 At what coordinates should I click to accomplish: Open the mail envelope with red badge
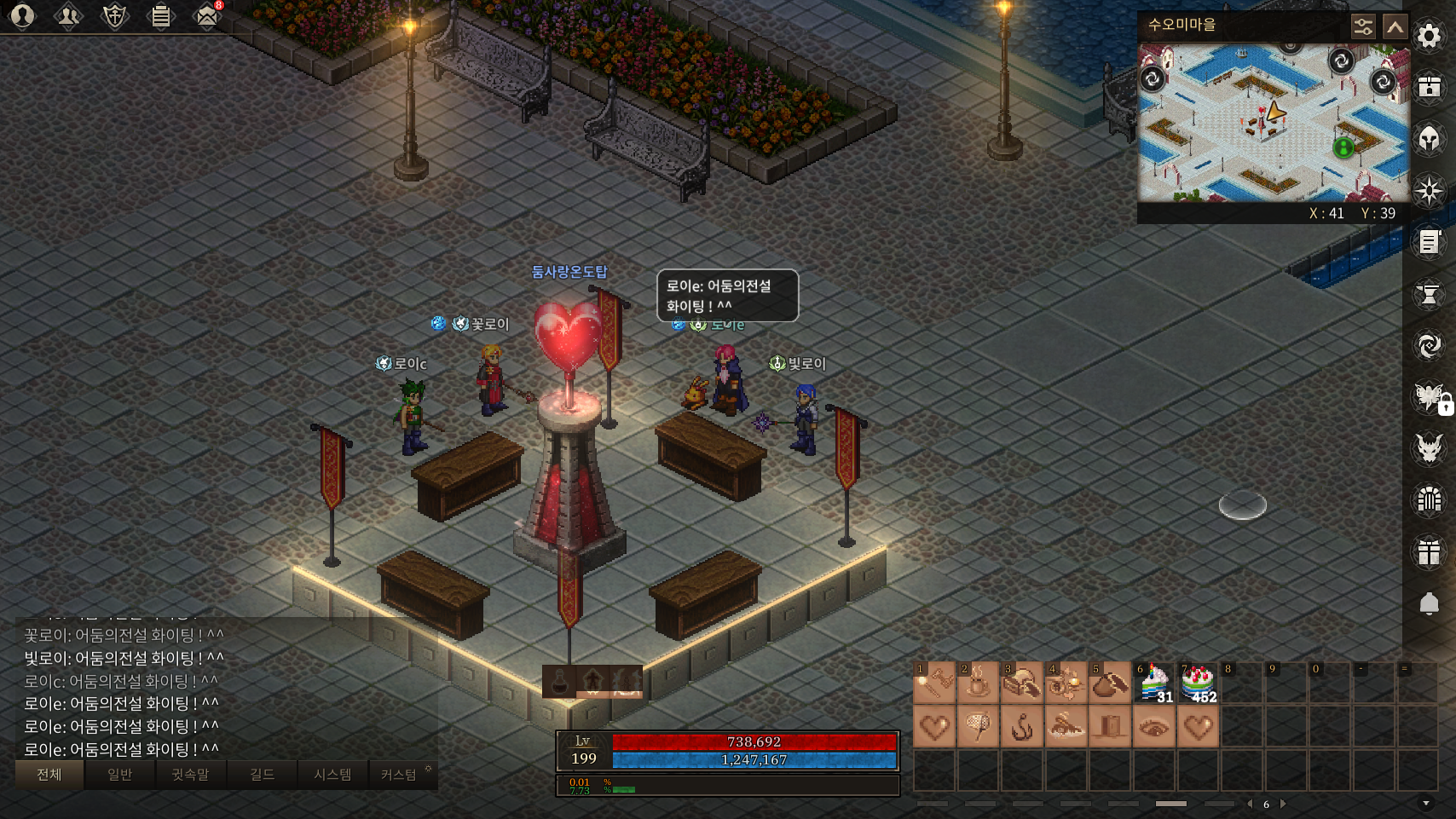[x=207, y=15]
